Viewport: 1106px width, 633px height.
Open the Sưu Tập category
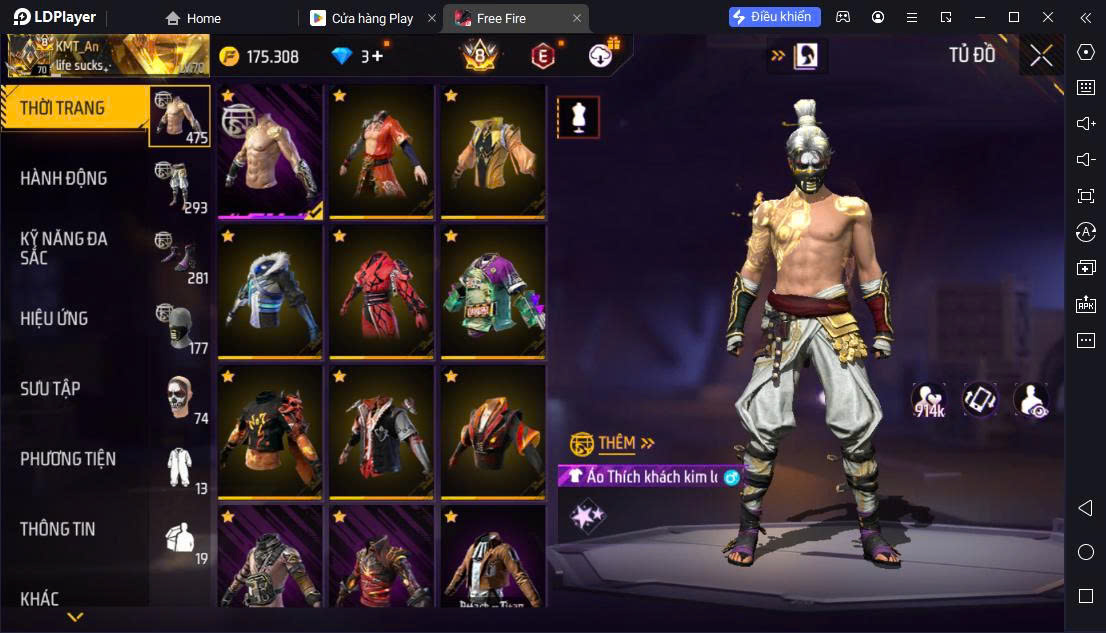[50, 388]
